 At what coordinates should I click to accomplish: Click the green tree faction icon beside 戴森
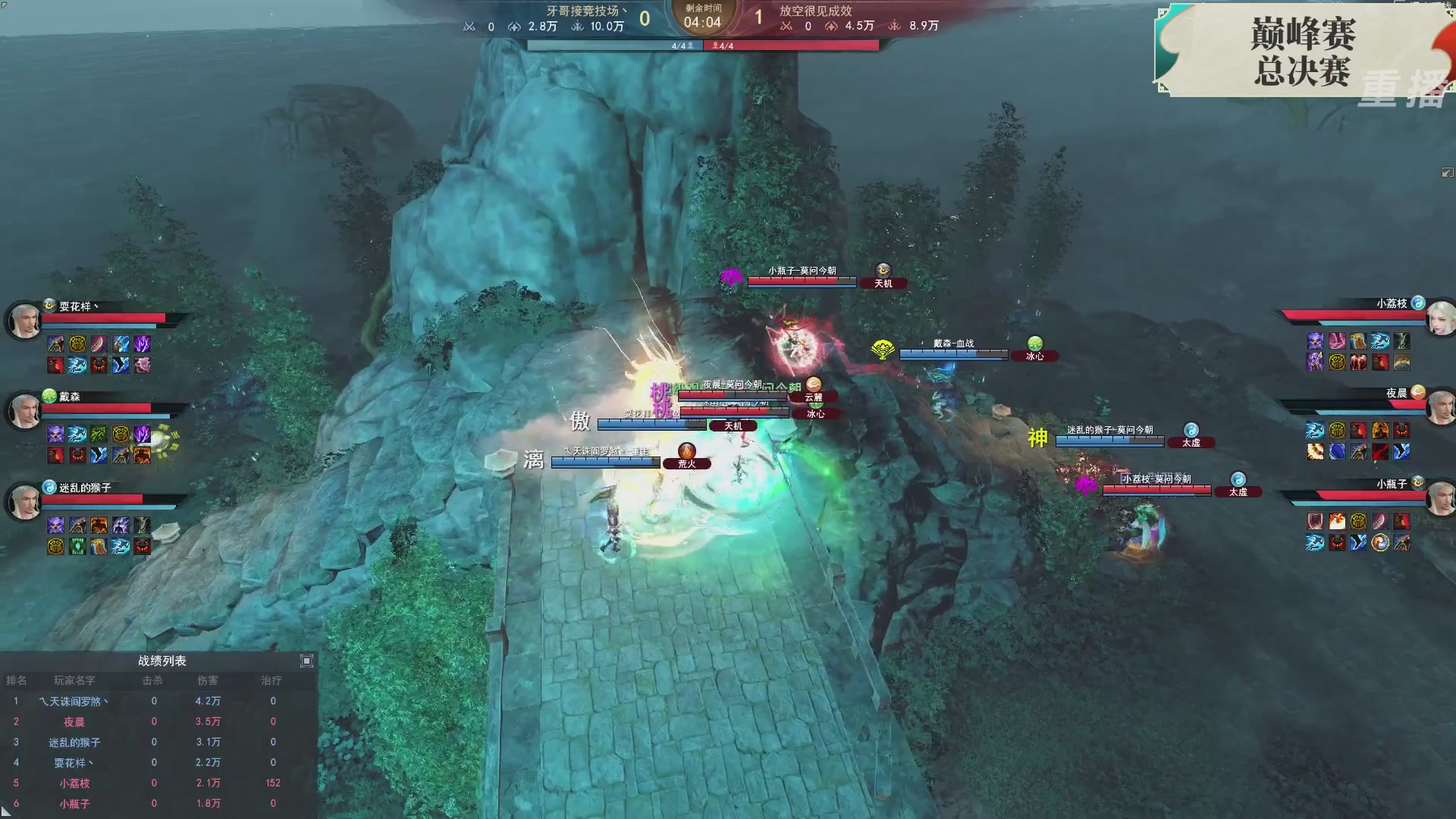49,397
